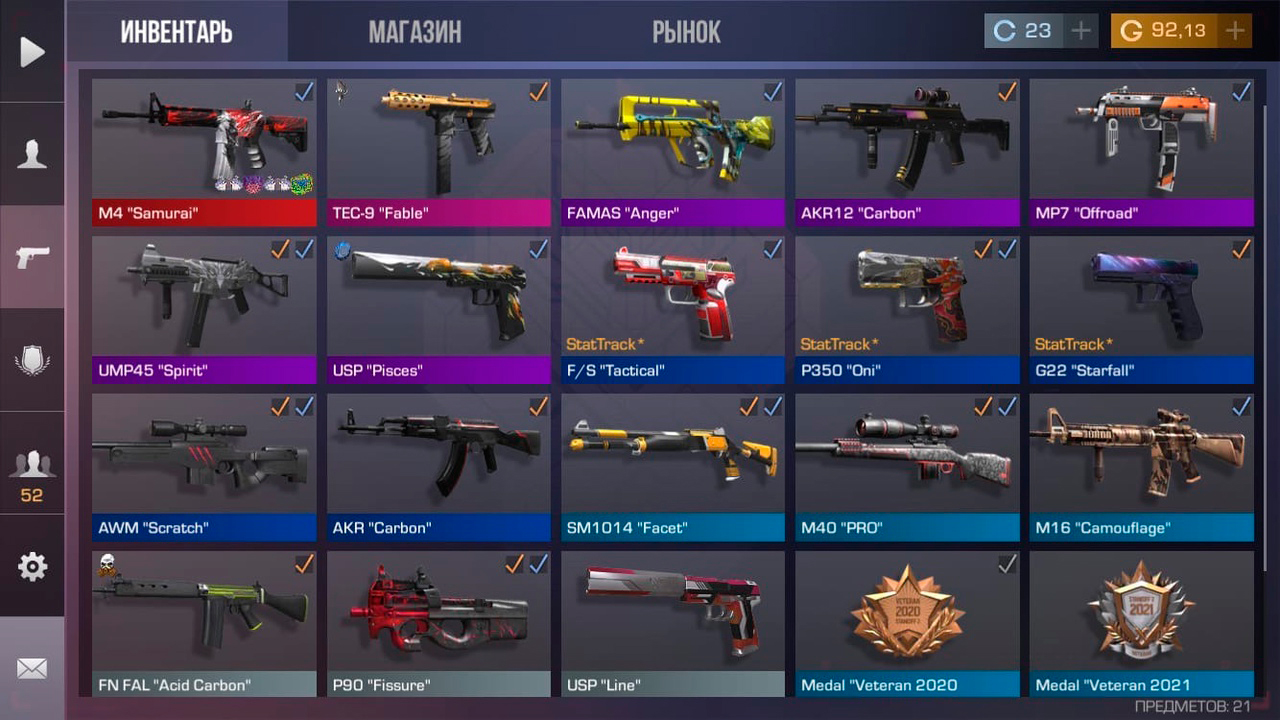
Task: Select the Инвентарь tab
Action: (176, 32)
